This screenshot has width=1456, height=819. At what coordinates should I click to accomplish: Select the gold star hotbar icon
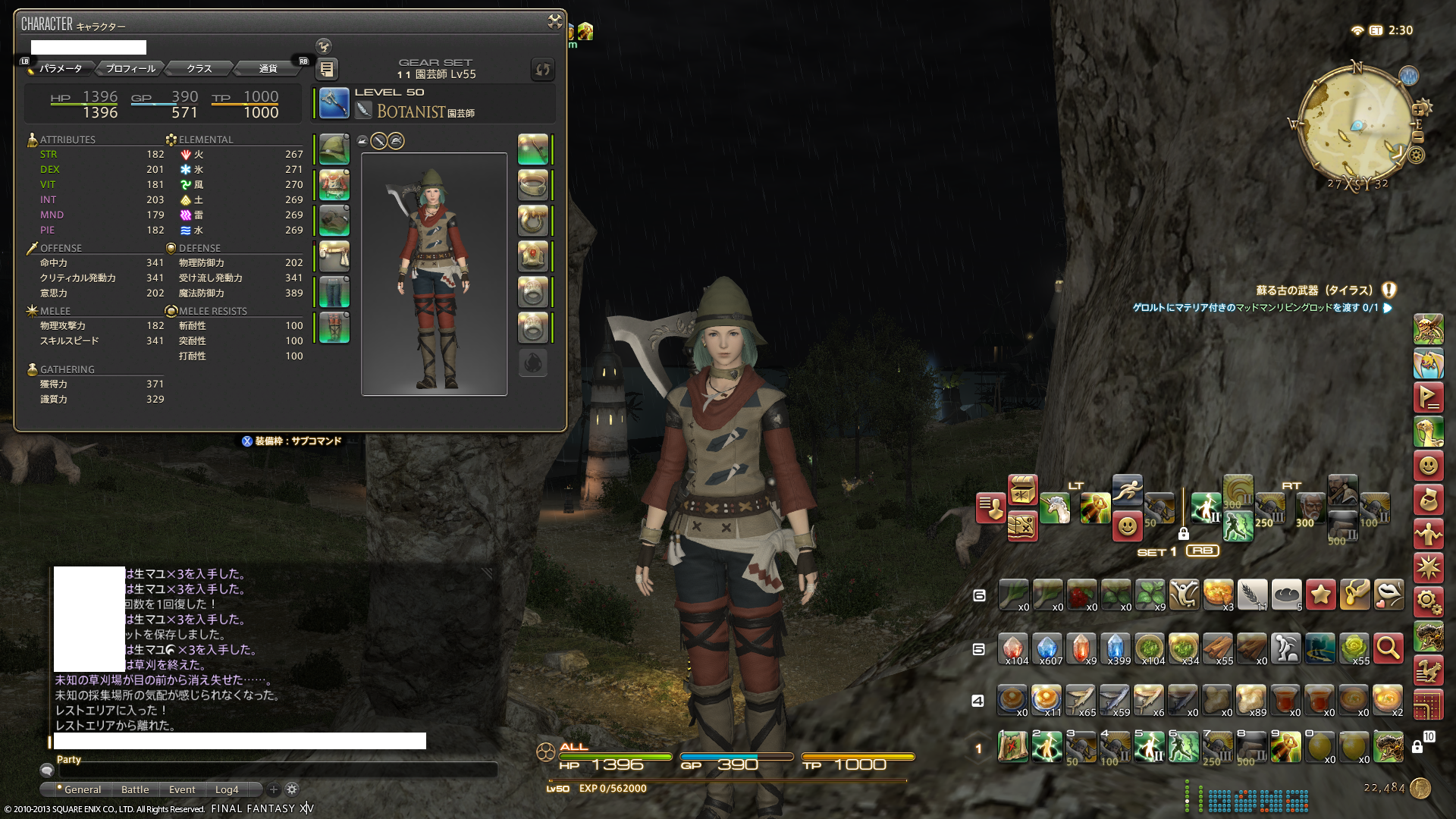coord(1320,595)
